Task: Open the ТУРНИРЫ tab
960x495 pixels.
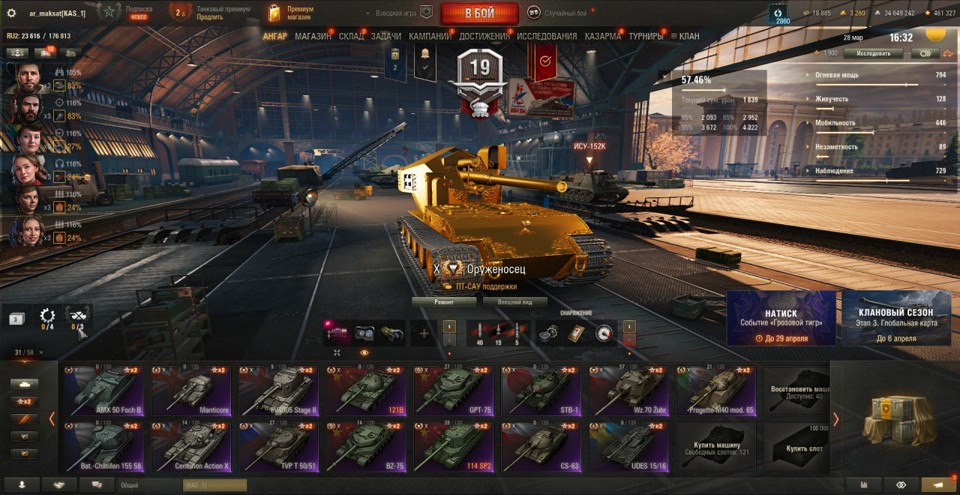Action: coord(648,36)
